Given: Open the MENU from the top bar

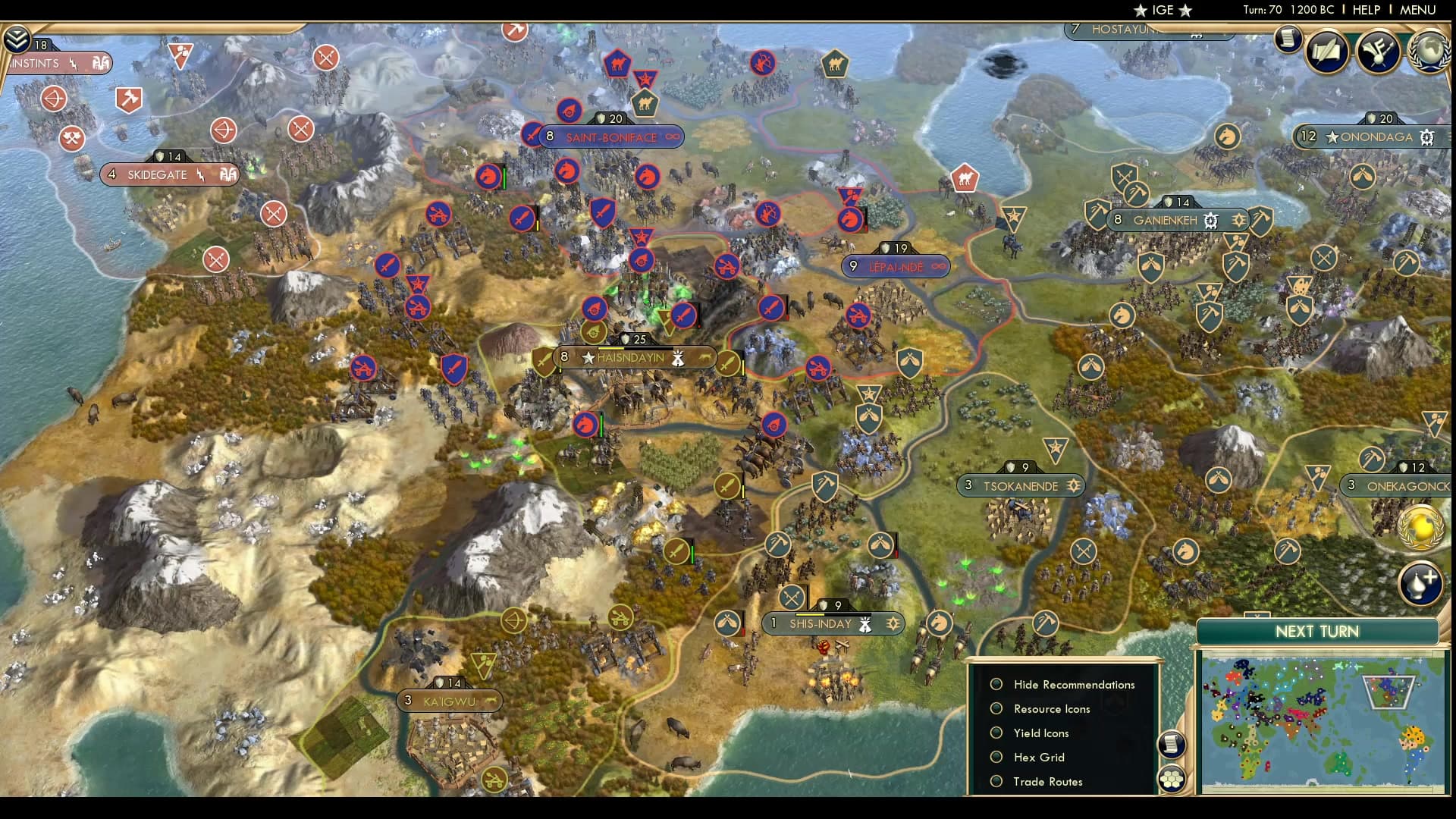Looking at the screenshot, I should click(x=1417, y=10).
